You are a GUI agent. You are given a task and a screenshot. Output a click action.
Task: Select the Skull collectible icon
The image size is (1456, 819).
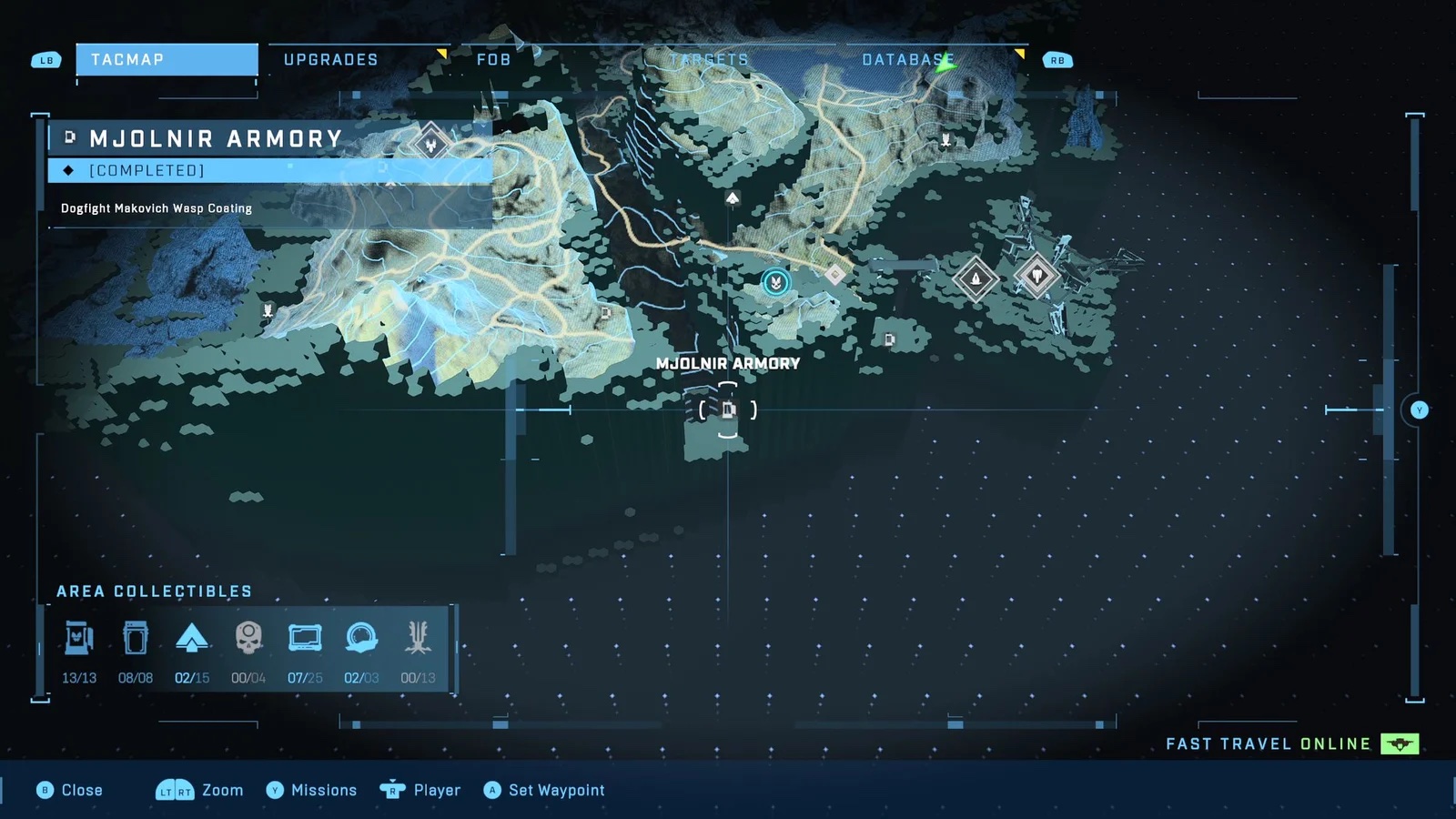[248, 639]
